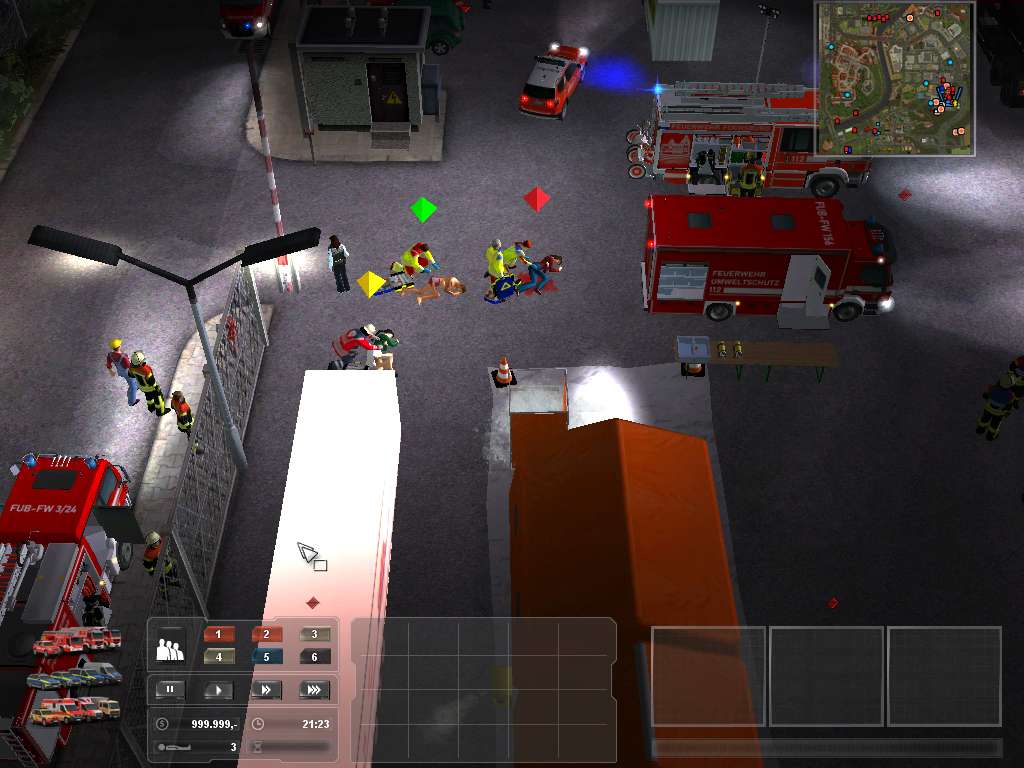Select unit group 1
Viewport: 1024px width, 768px height.
(218, 634)
